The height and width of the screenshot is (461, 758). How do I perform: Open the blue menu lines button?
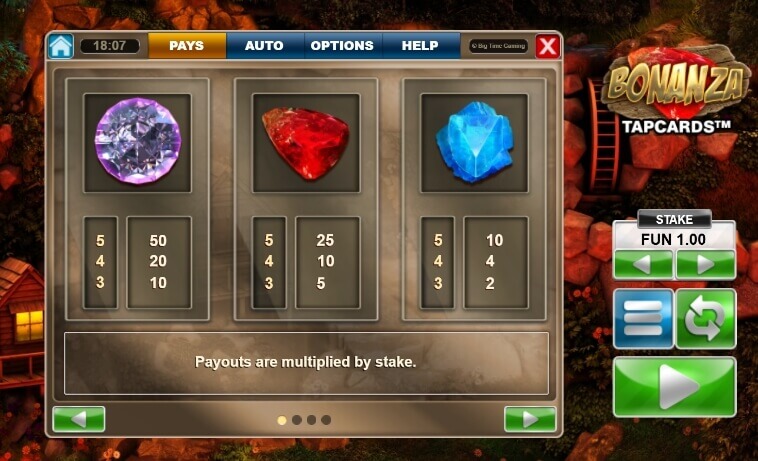pyautogui.click(x=643, y=318)
